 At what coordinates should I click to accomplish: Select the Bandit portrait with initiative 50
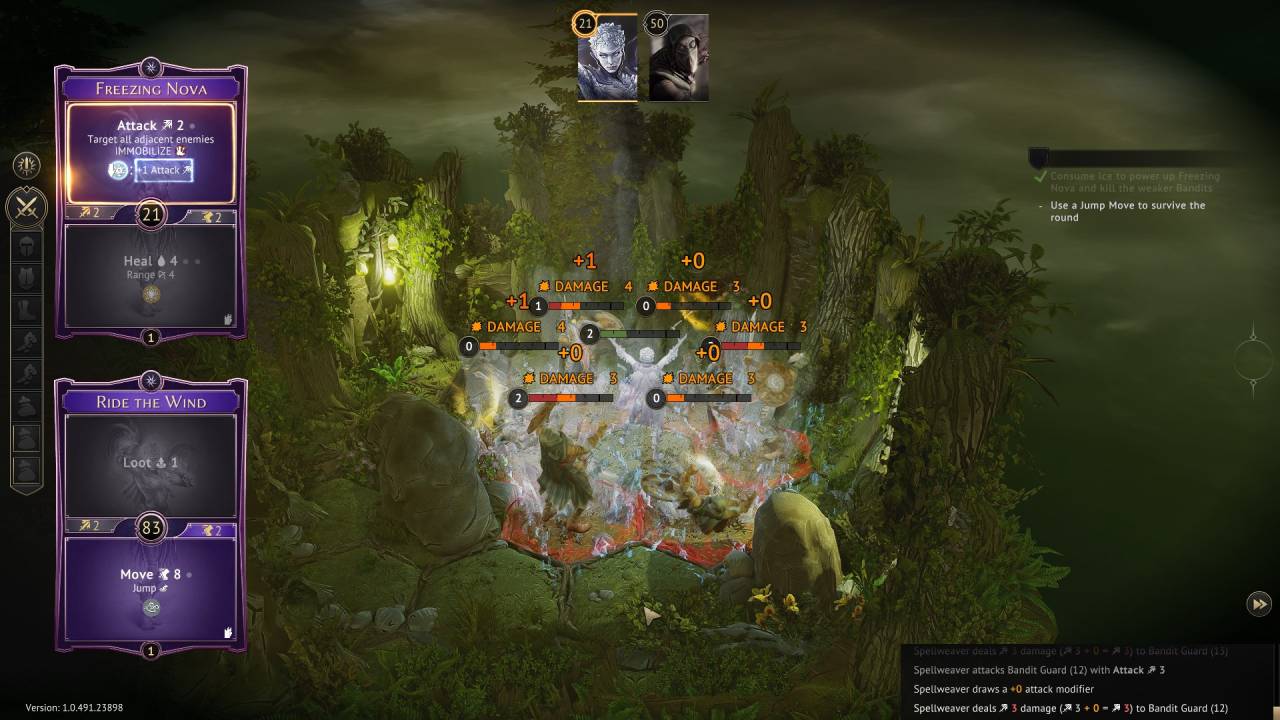[678, 58]
